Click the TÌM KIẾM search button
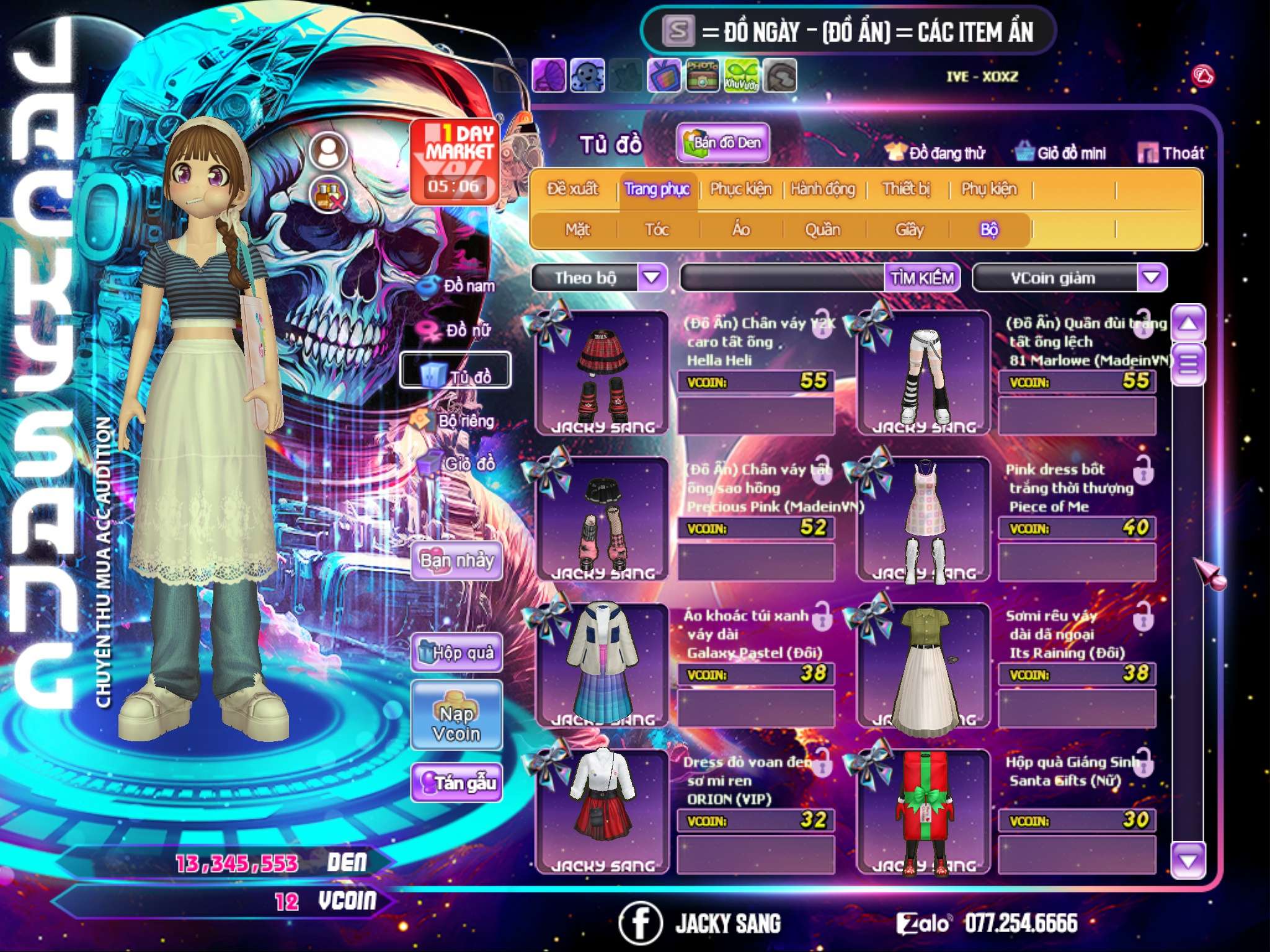 click(921, 278)
